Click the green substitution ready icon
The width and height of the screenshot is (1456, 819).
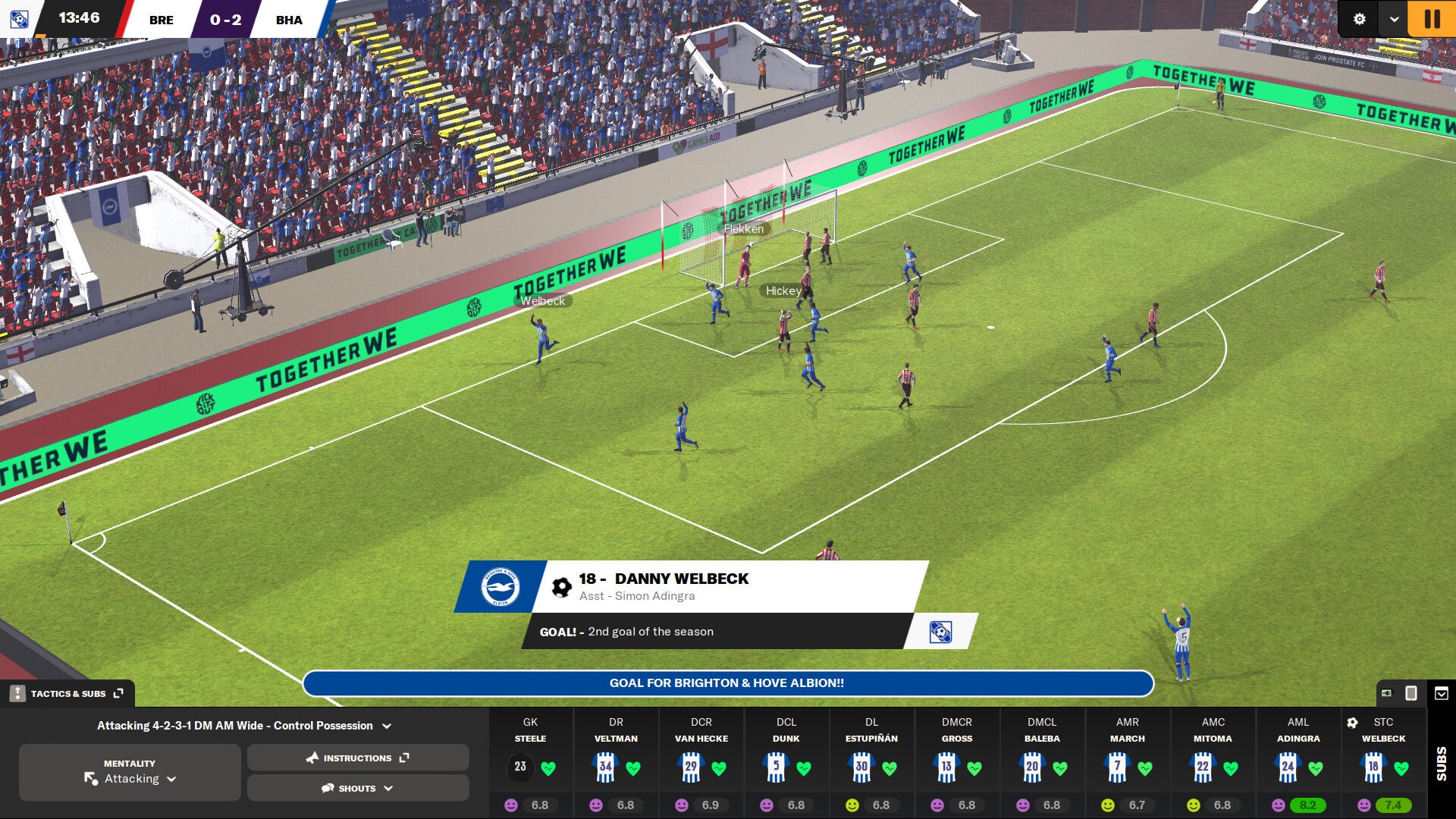pyautogui.click(x=1388, y=692)
